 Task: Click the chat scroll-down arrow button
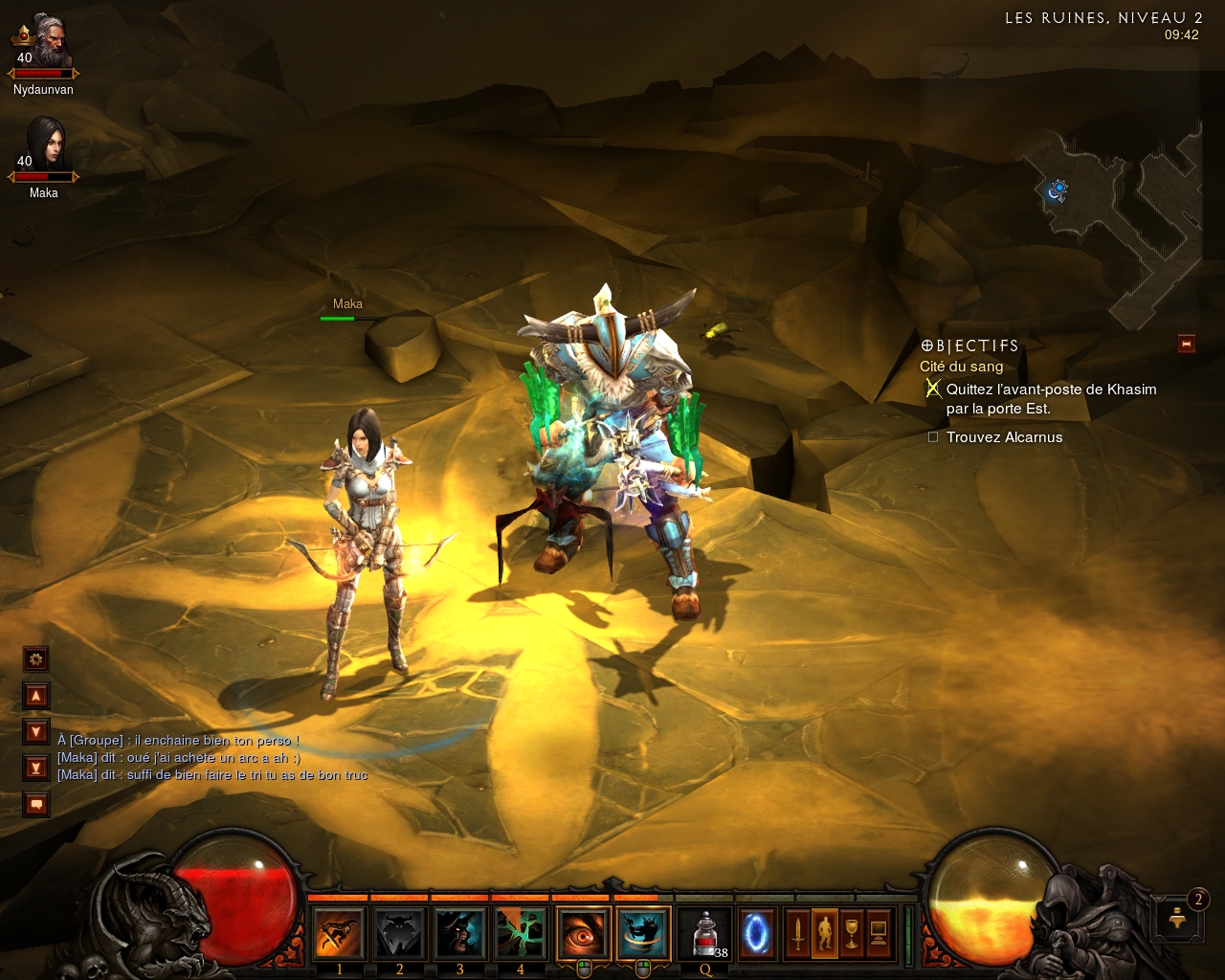tap(36, 732)
